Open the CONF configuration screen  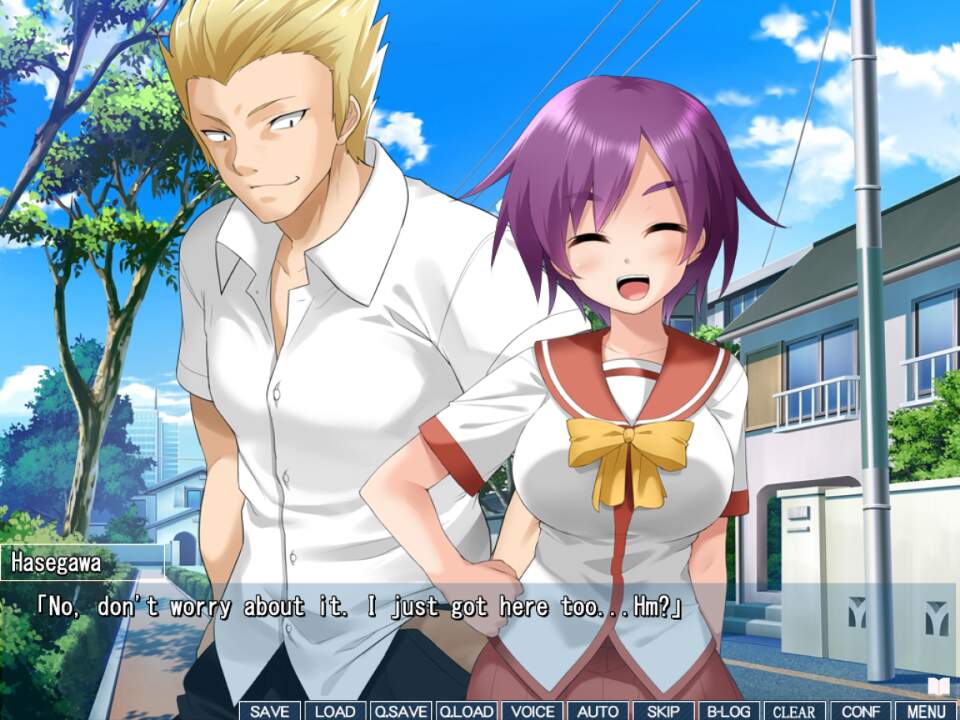click(860, 711)
